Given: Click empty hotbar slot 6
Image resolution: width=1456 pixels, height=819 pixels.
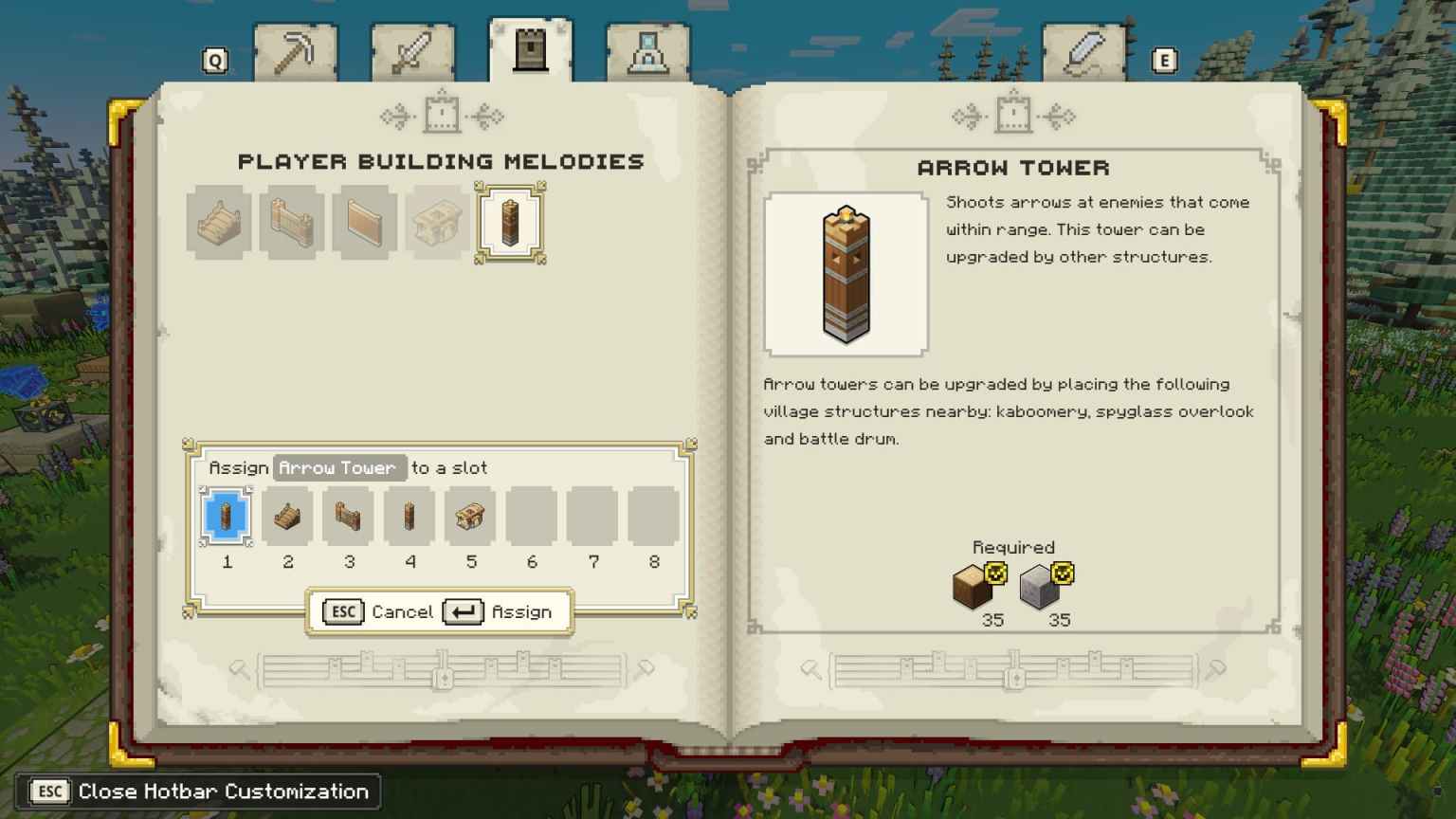Looking at the screenshot, I should [532, 516].
